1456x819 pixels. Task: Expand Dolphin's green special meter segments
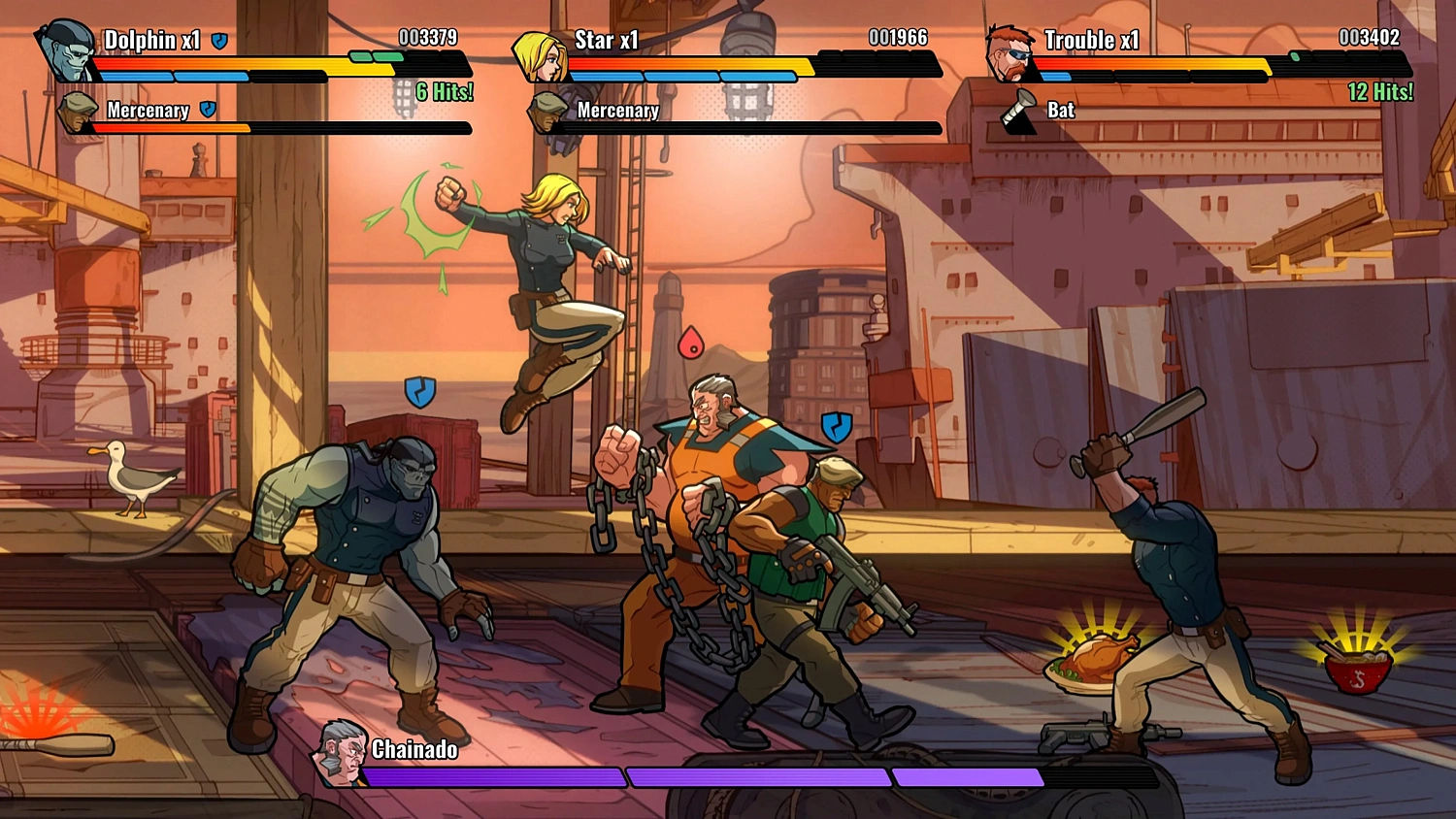click(x=377, y=56)
